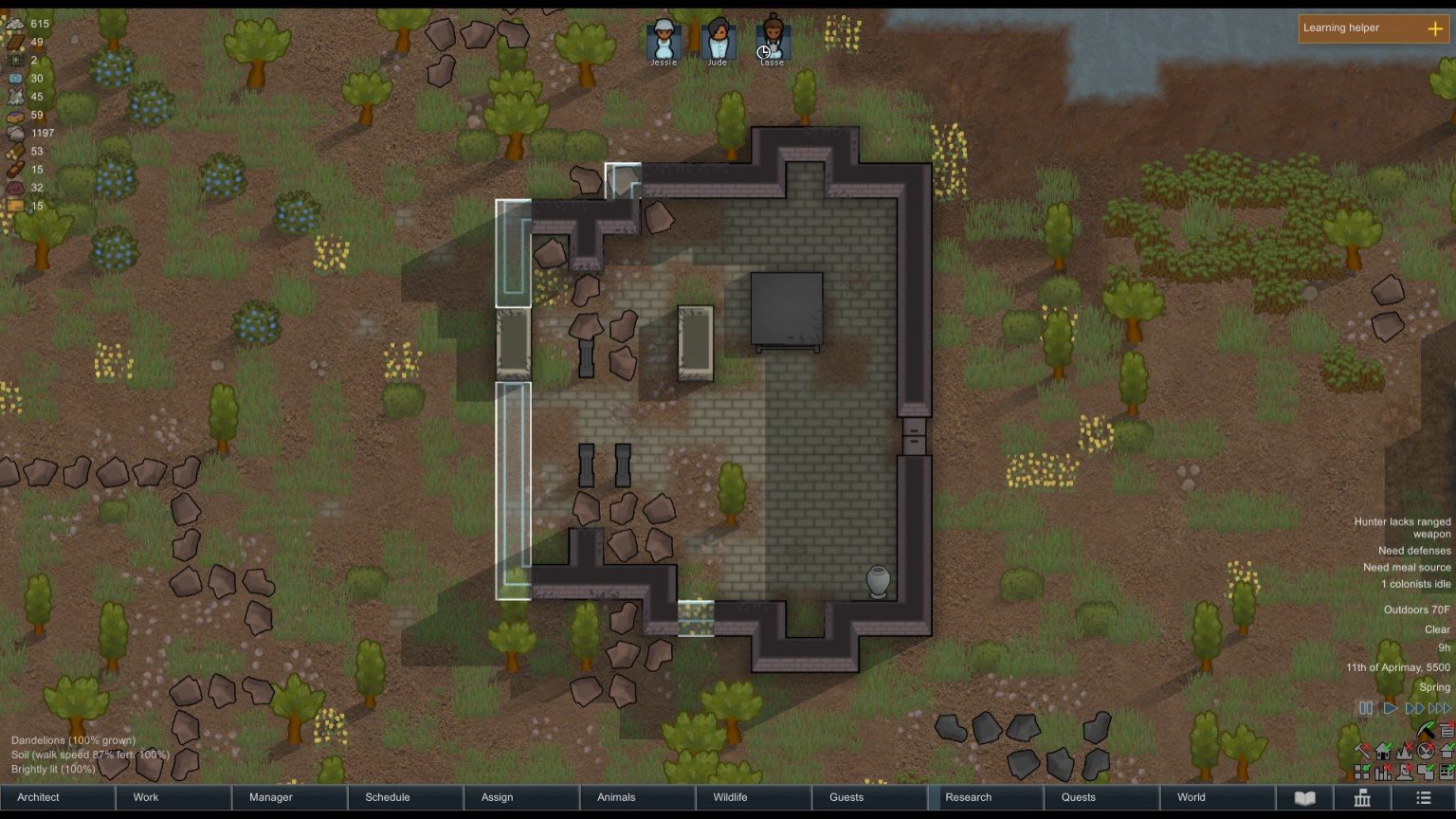Open the History book icon on the bottom bar

[x=1304, y=797]
